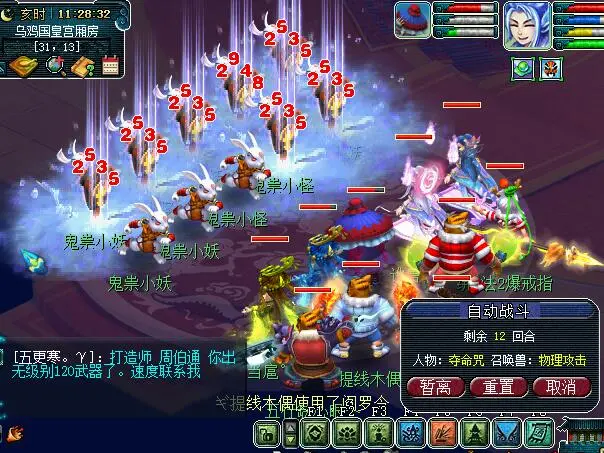Open the golden map book icon

(21, 66)
